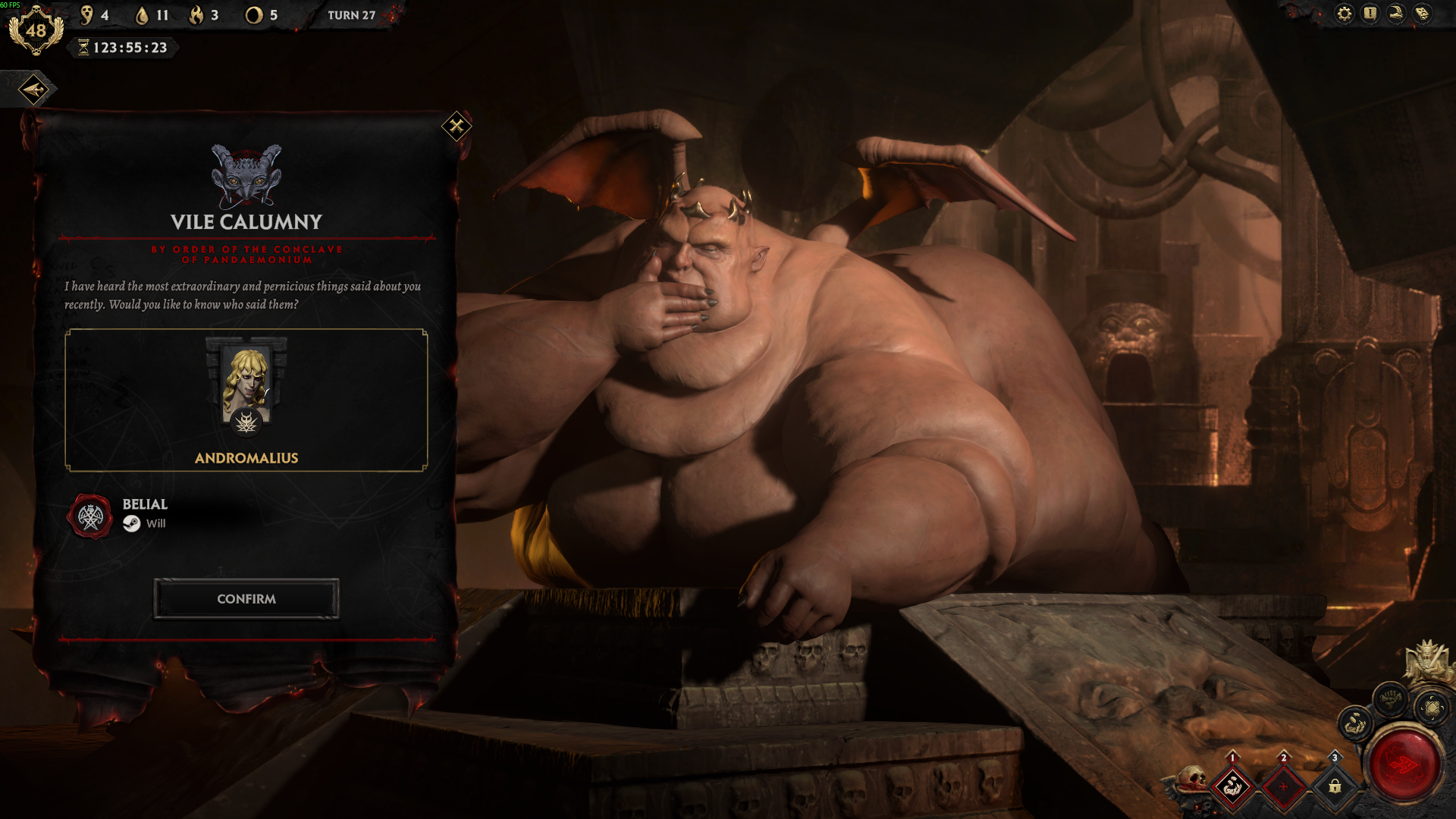
Task: Confirm the Vile Calumny decision
Action: click(x=246, y=599)
